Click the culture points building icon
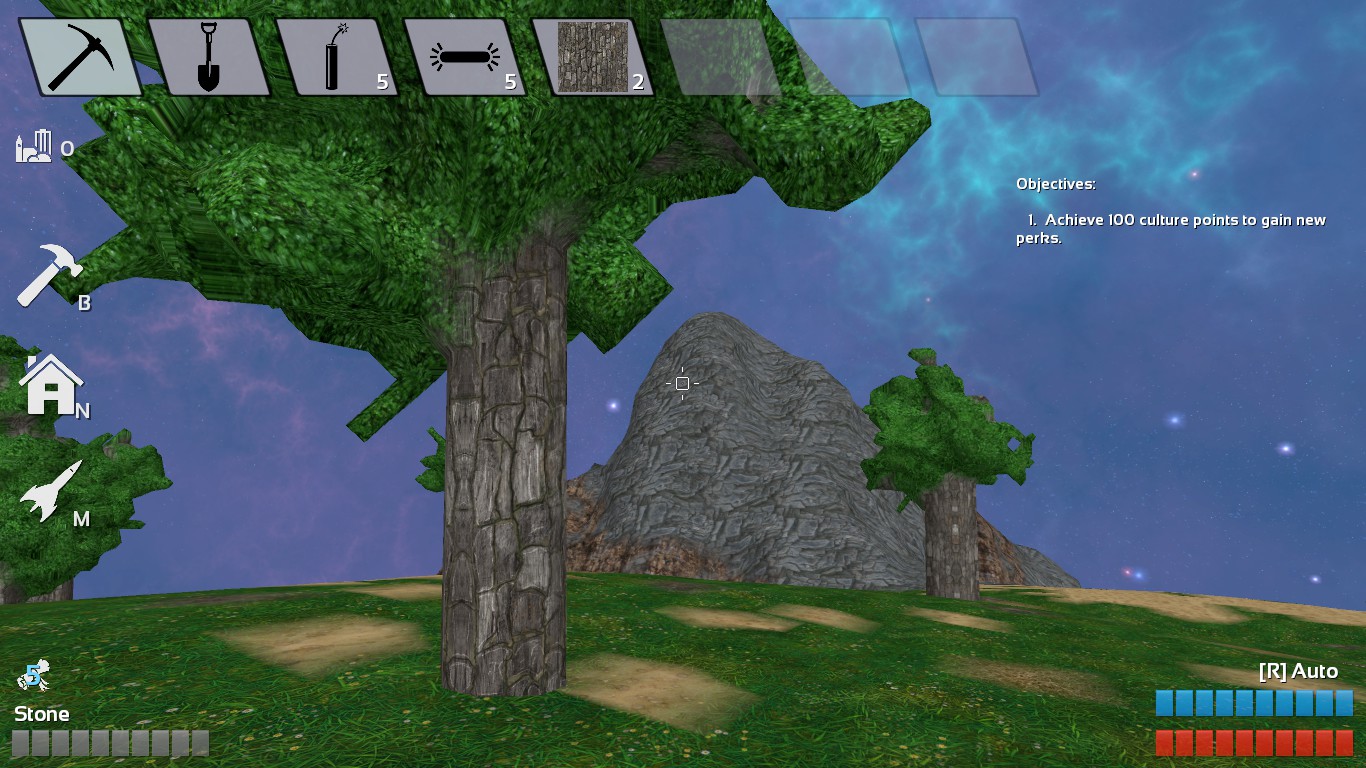The height and width of the screenshot is (768, 1366). pyautogui.click(x=33, y=147)
